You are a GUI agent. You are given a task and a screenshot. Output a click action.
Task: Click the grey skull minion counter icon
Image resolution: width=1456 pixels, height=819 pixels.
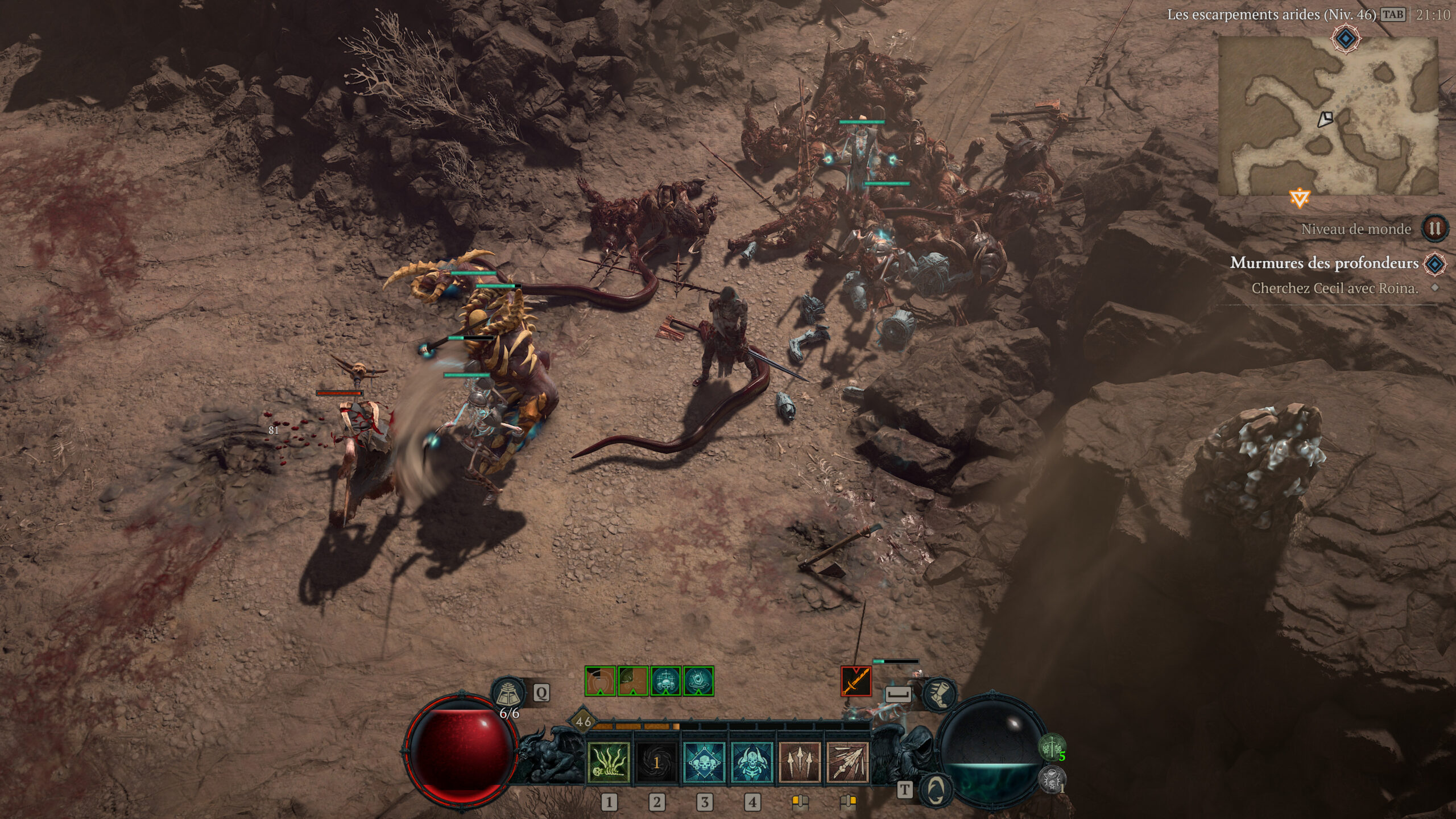pyautogui.click(x=1052, y=778)
